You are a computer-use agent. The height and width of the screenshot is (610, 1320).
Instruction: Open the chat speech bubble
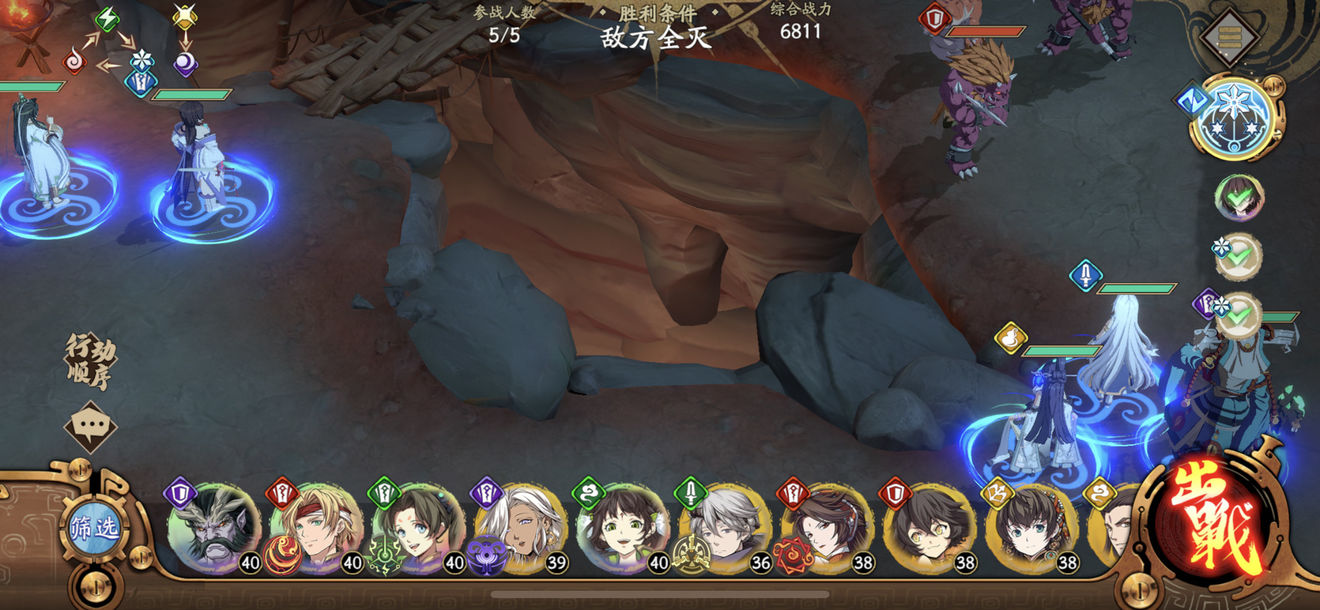[90, 427]
